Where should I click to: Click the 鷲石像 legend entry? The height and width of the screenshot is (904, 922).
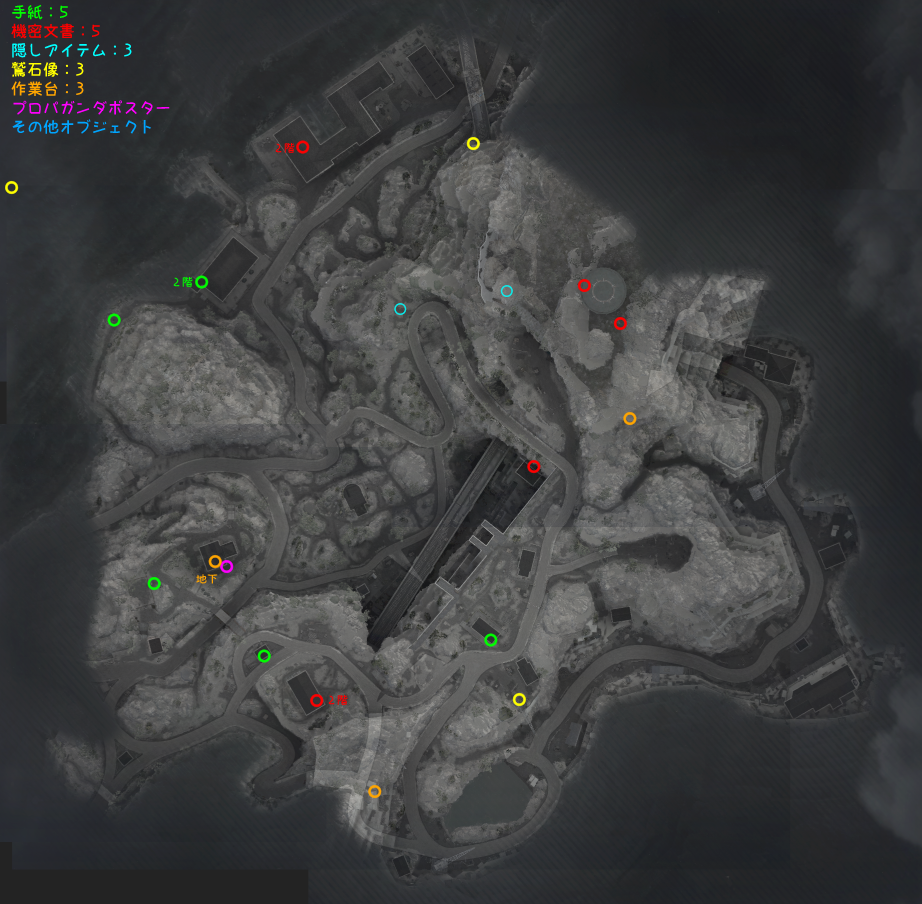pos(48,69)
